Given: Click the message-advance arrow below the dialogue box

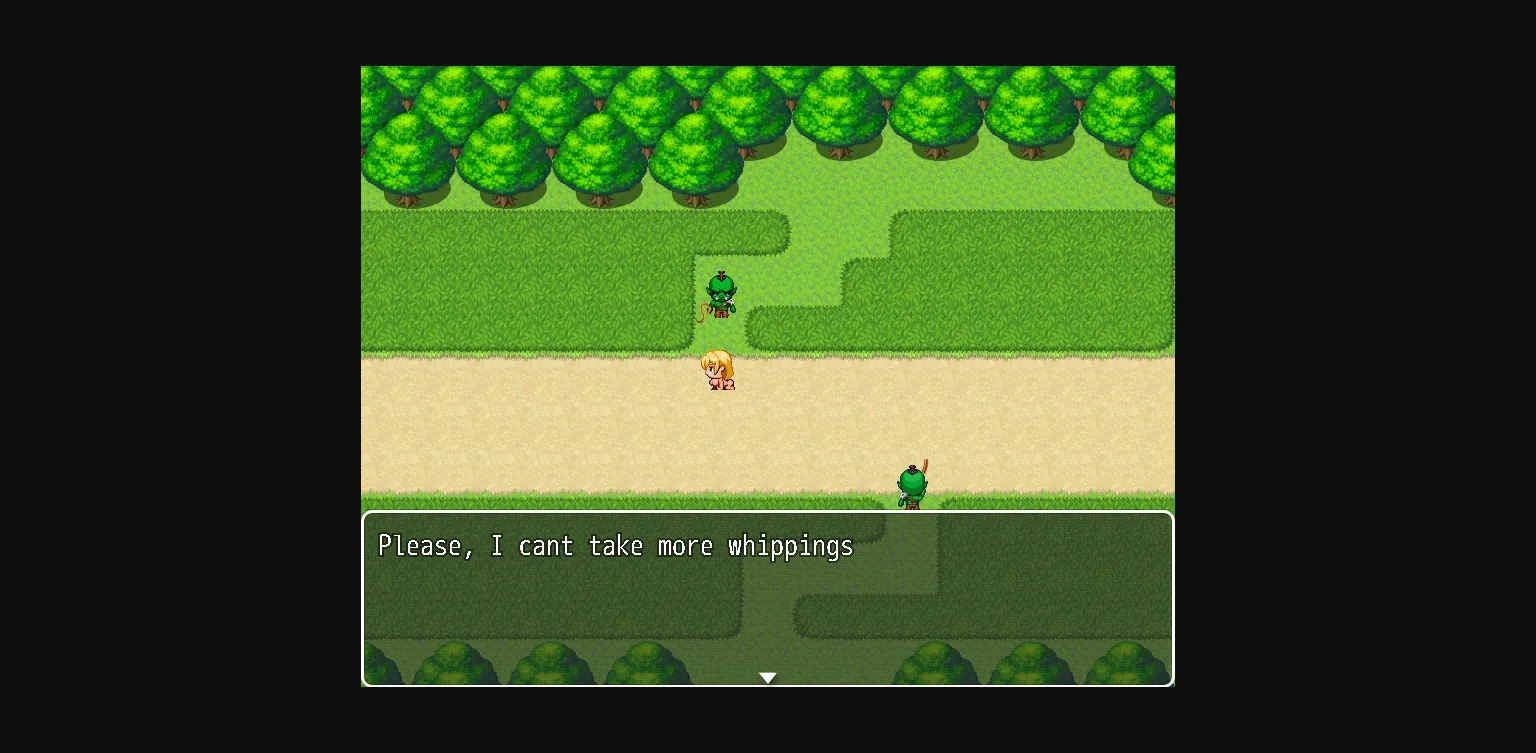Looking at the screenshot, I should pos(767,677).
